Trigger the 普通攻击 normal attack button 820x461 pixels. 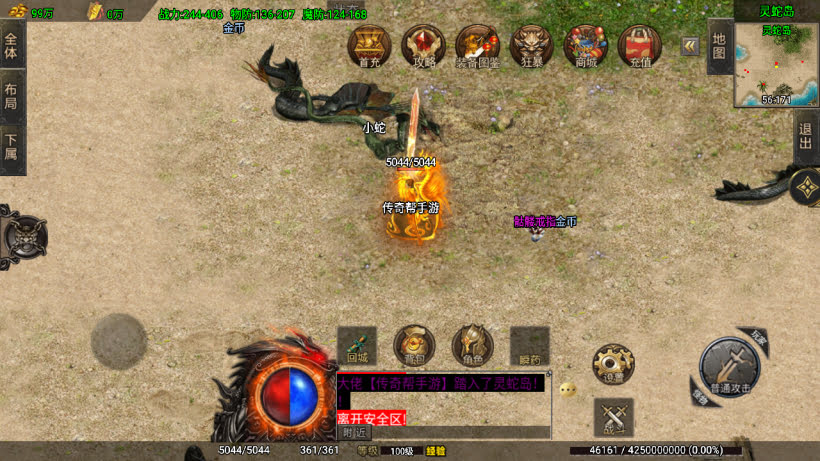(730, 367)
